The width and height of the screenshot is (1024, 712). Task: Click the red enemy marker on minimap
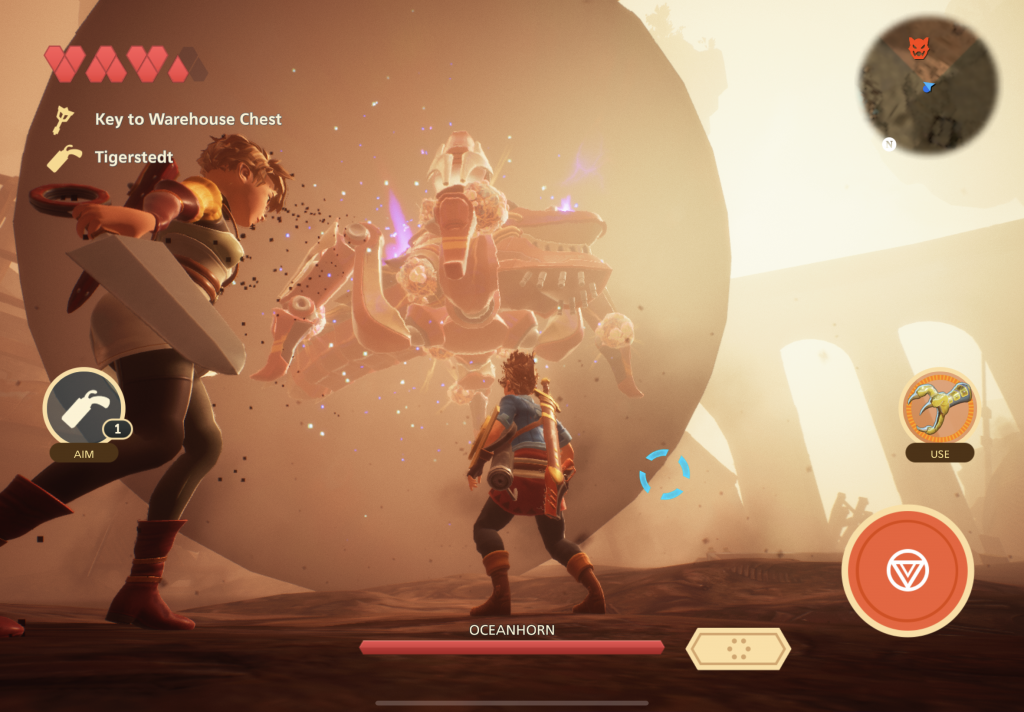pyautogui.click(x=918, y=47)
